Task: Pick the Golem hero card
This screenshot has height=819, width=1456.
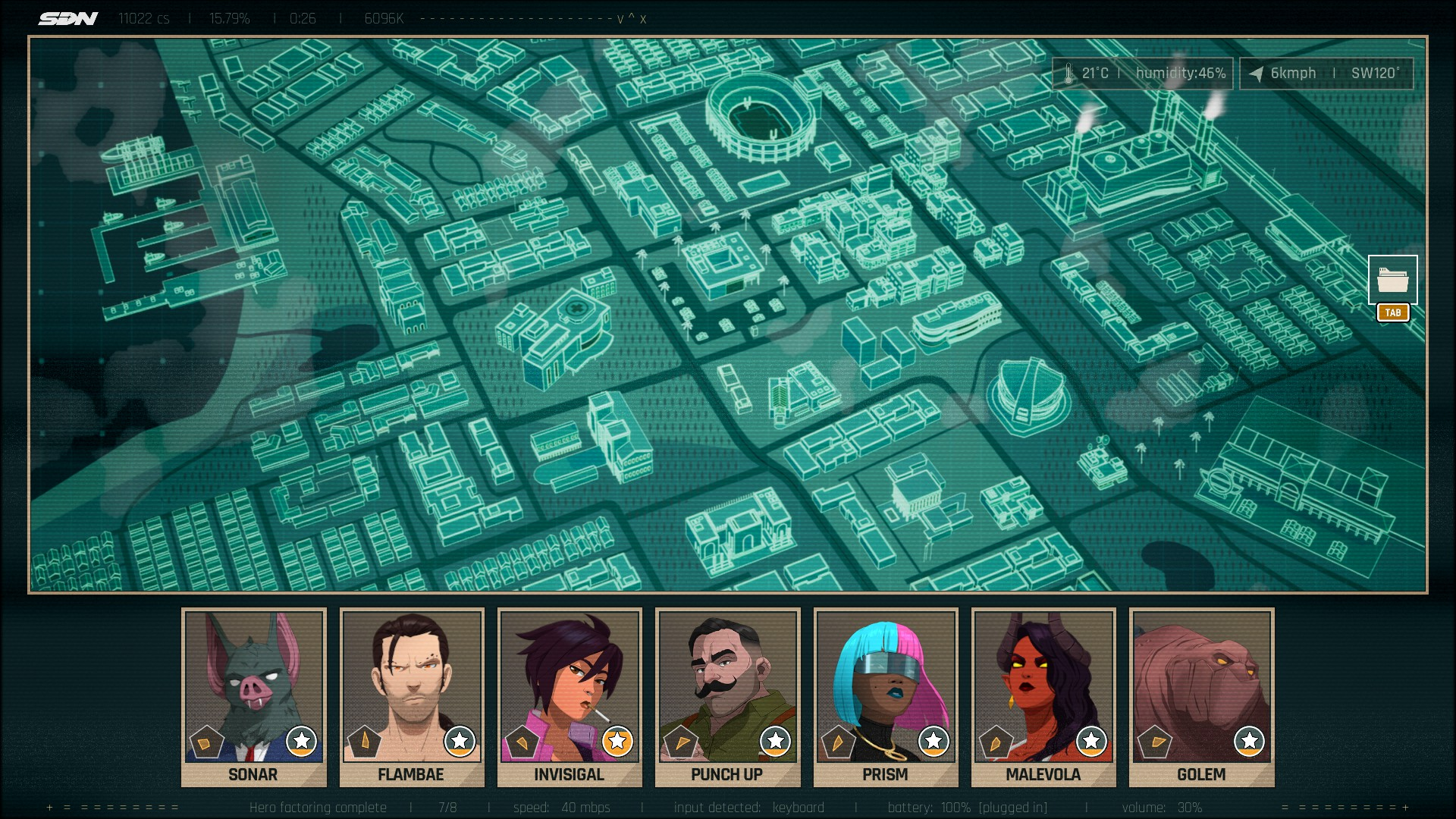Action: tap(1201, 696)
